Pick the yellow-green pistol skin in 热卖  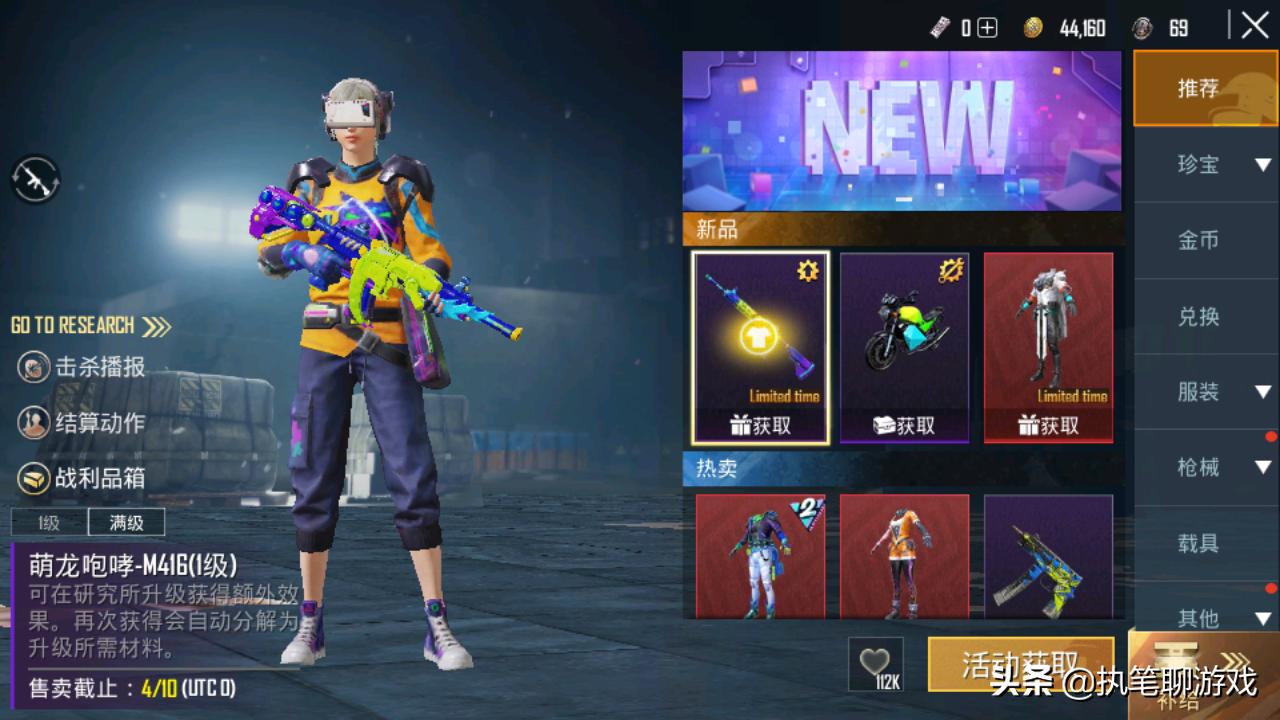1048,556
